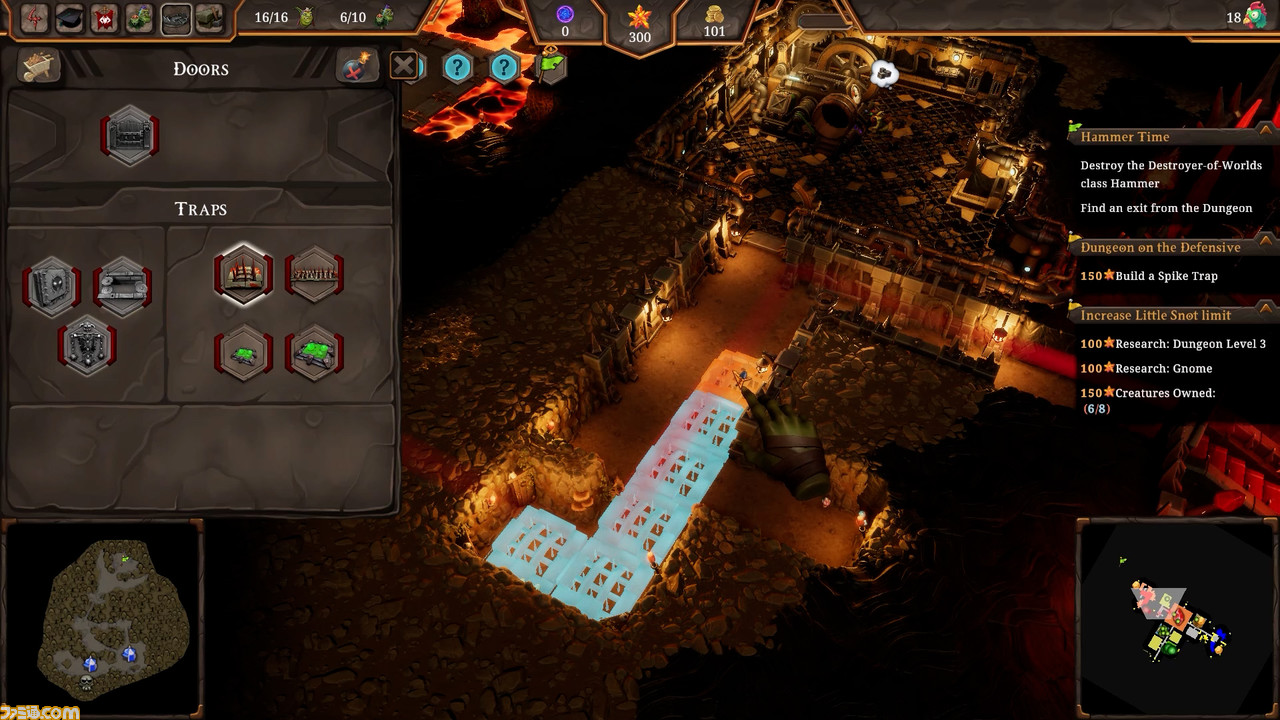The image size is (1280, 720).
Task: Pick the large green slime trap
Action: 315,353
